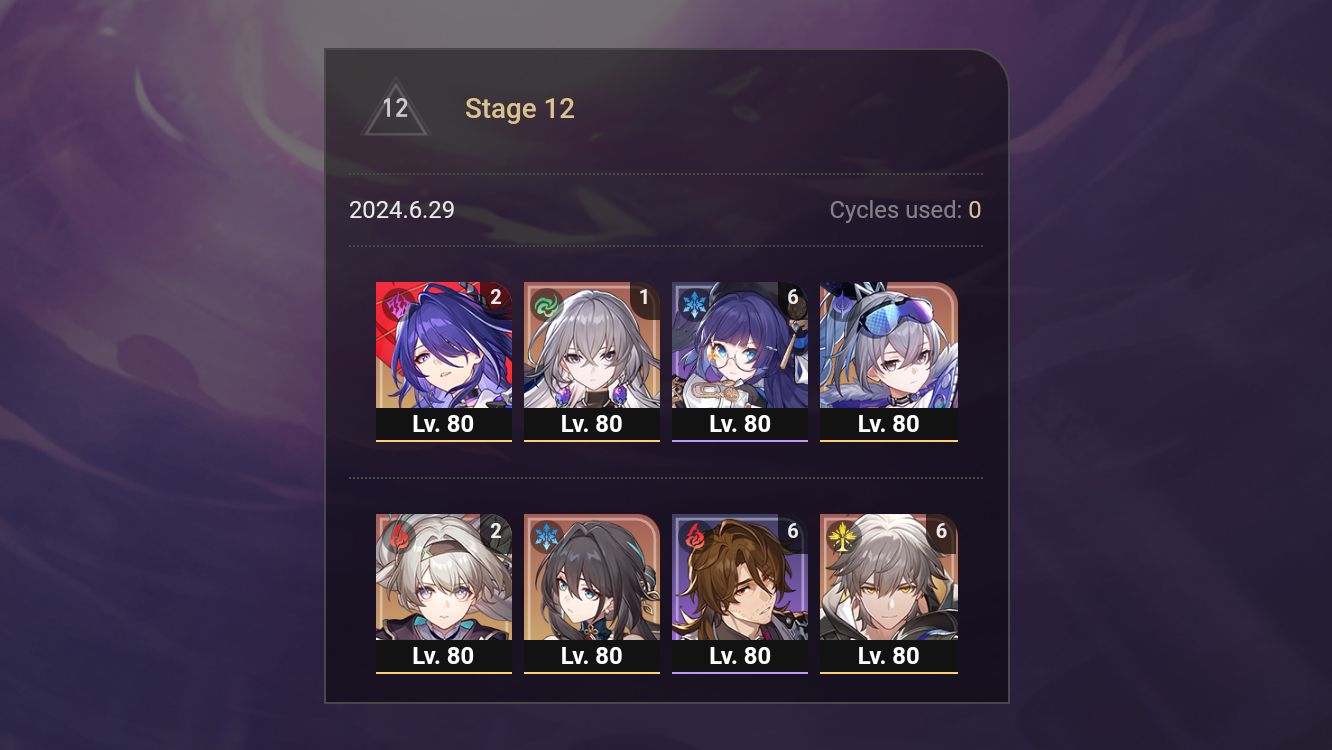The width and height of the screenshot is (1332, 750).
Task: Click the date 2024.6.29
Action: coord(401,210)
